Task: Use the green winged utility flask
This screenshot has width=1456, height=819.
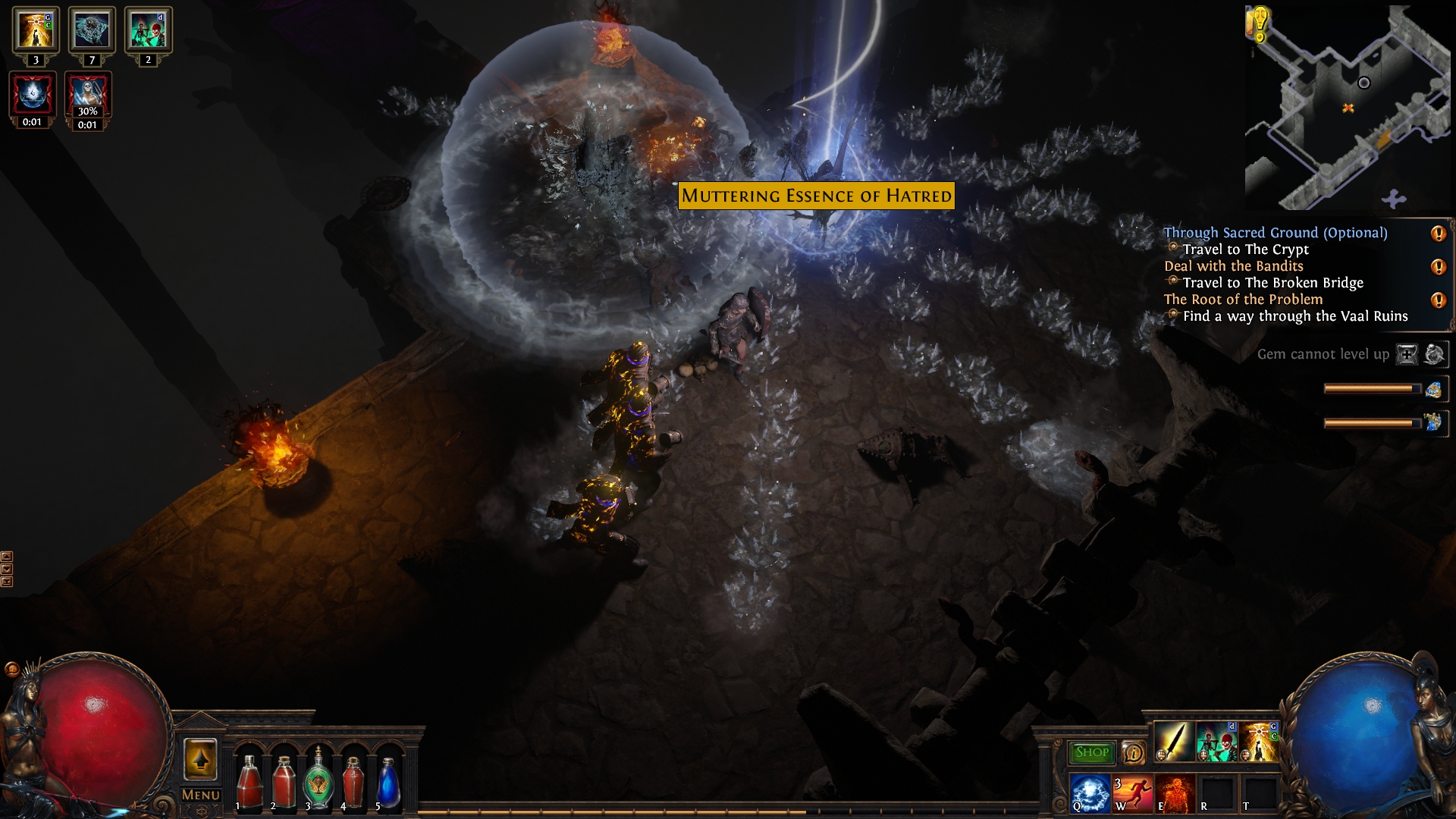Action: pos(318,781)
